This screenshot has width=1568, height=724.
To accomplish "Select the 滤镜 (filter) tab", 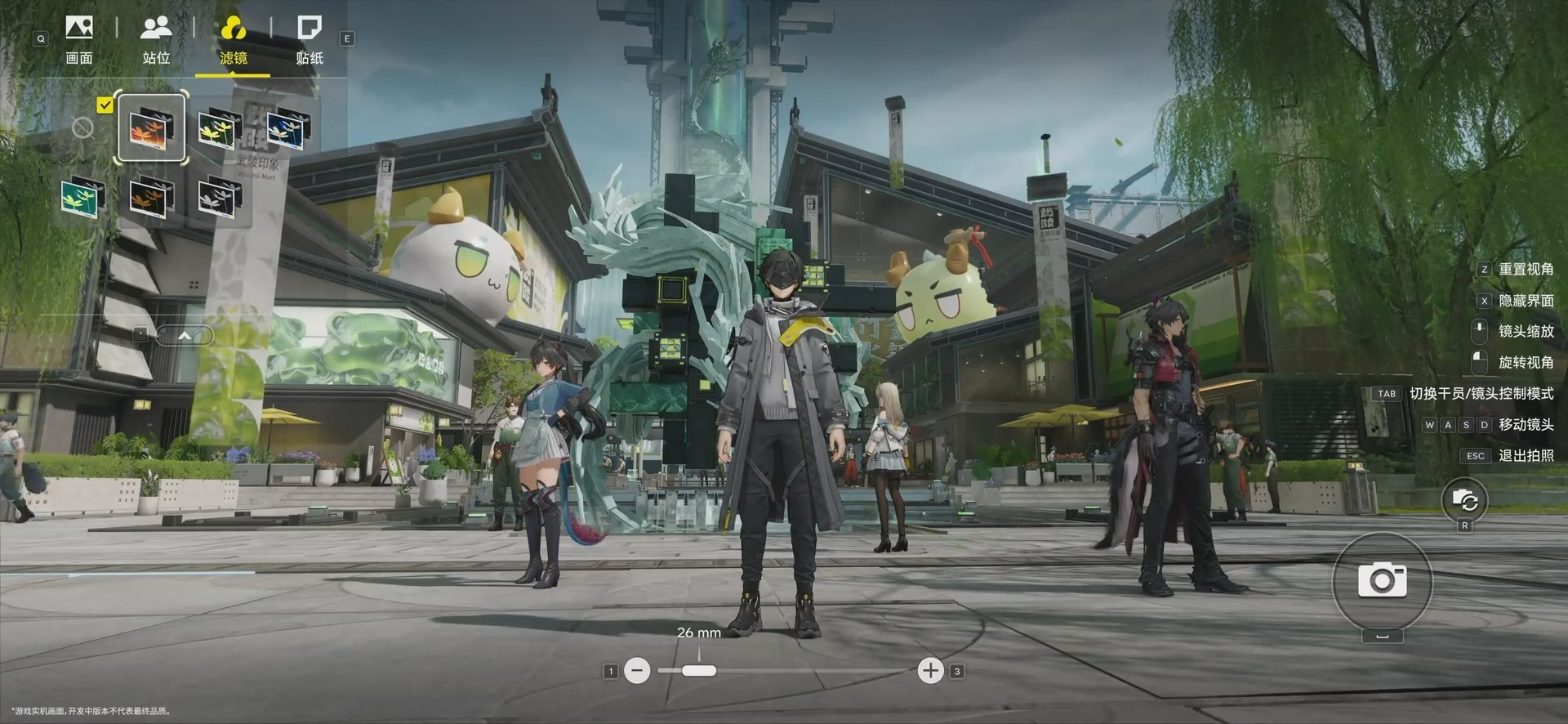I will tap(233, 40).
